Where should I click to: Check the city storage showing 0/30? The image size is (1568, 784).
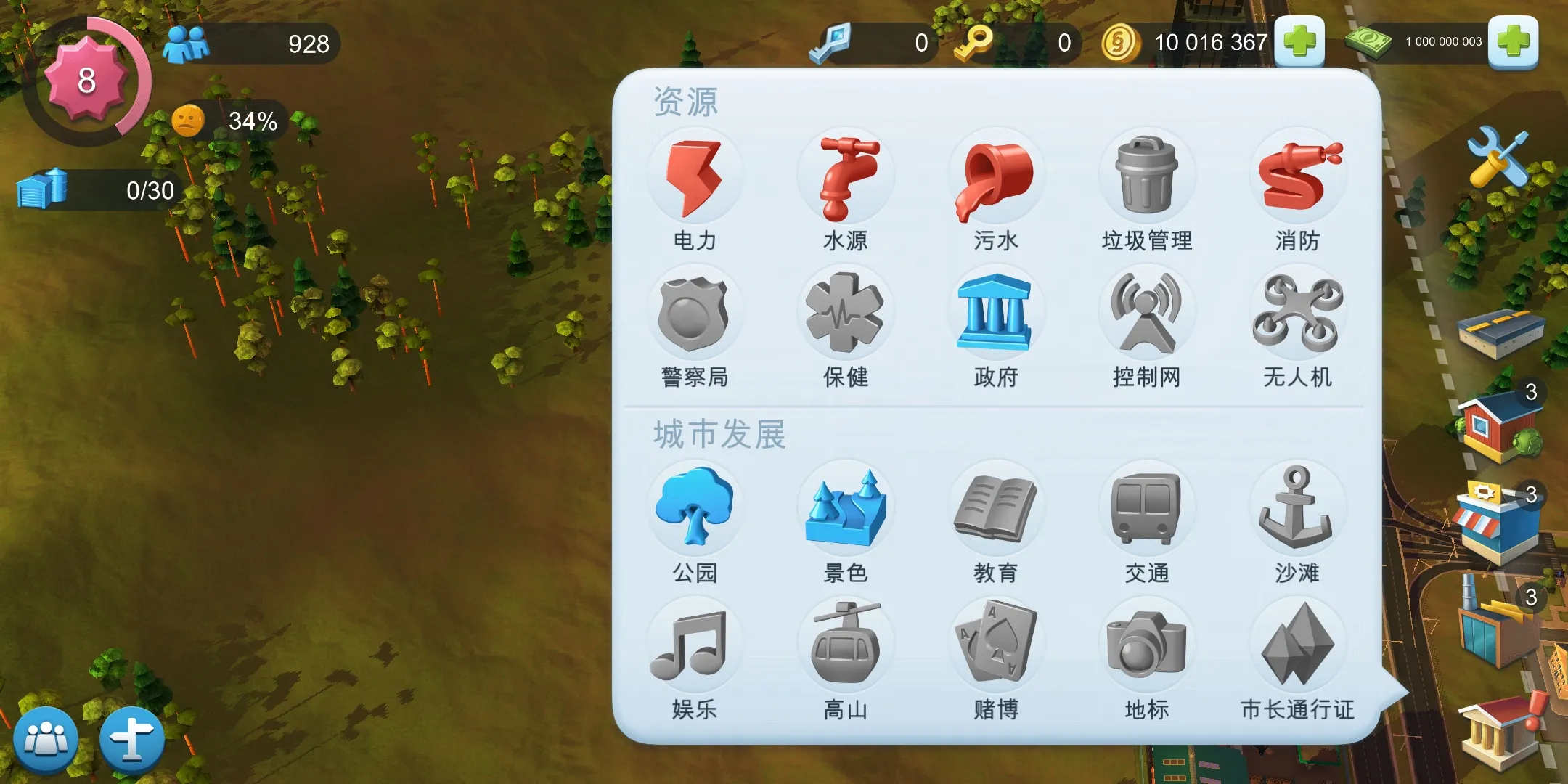pyautogui.click(x=94, y=190)
